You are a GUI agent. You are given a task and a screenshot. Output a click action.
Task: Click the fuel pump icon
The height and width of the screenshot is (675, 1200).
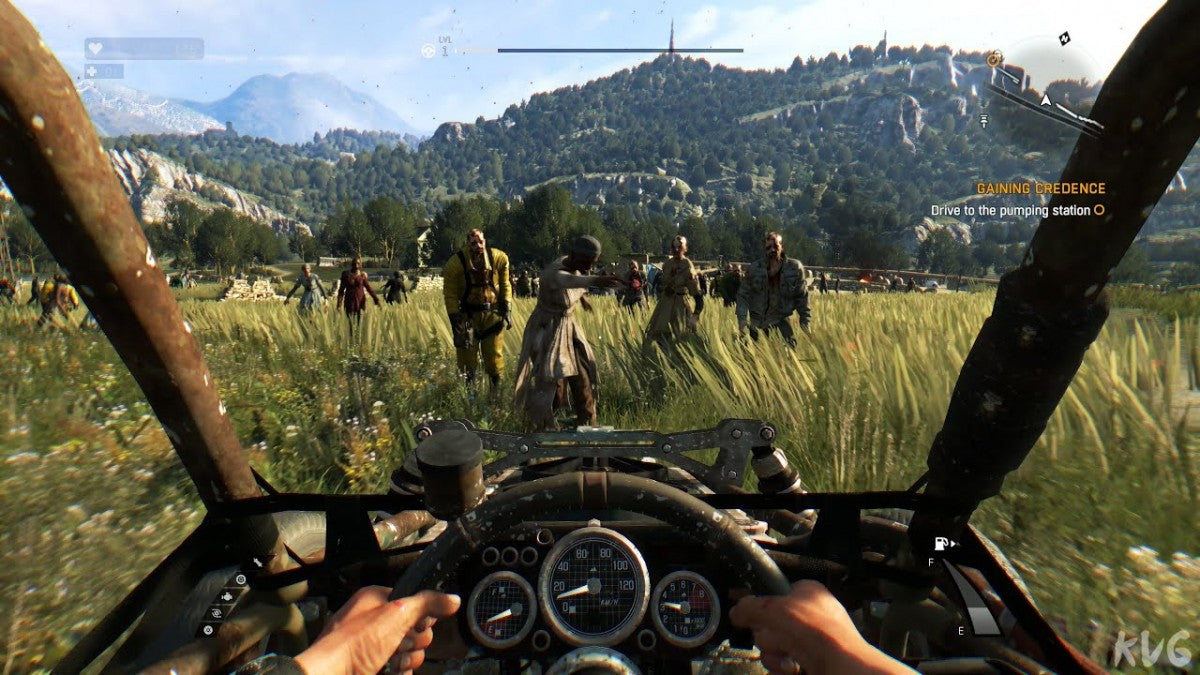point(941,545)
